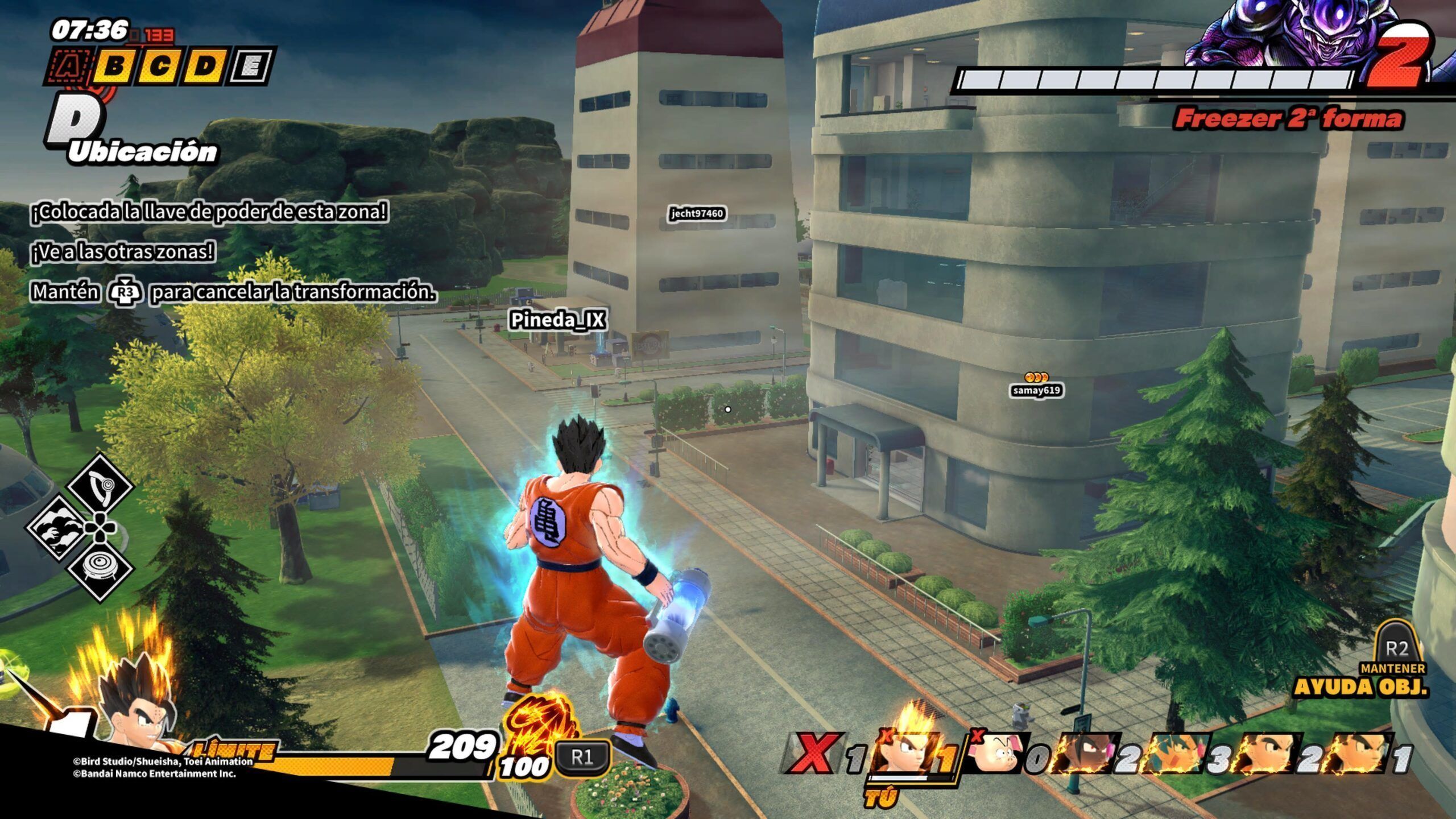Click the yellow area D tile

(x=206, y=67)
